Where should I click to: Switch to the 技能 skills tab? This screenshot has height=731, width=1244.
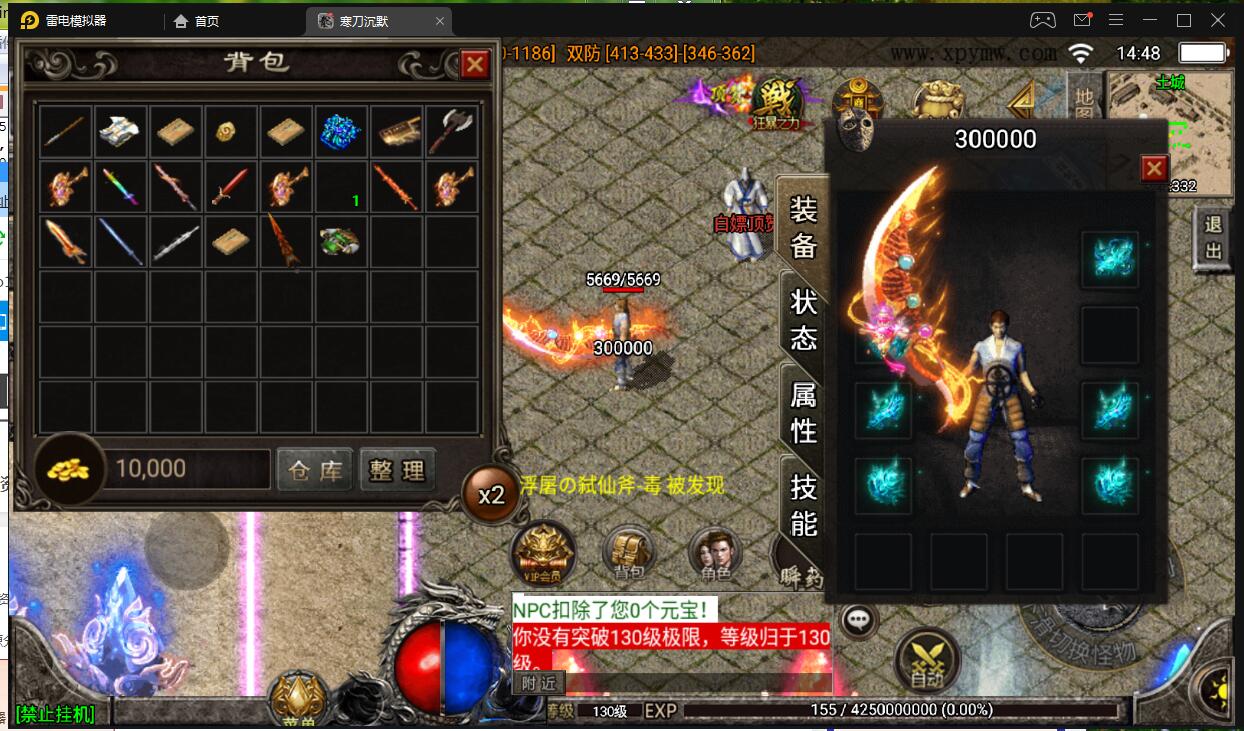[x=804, y=505]
